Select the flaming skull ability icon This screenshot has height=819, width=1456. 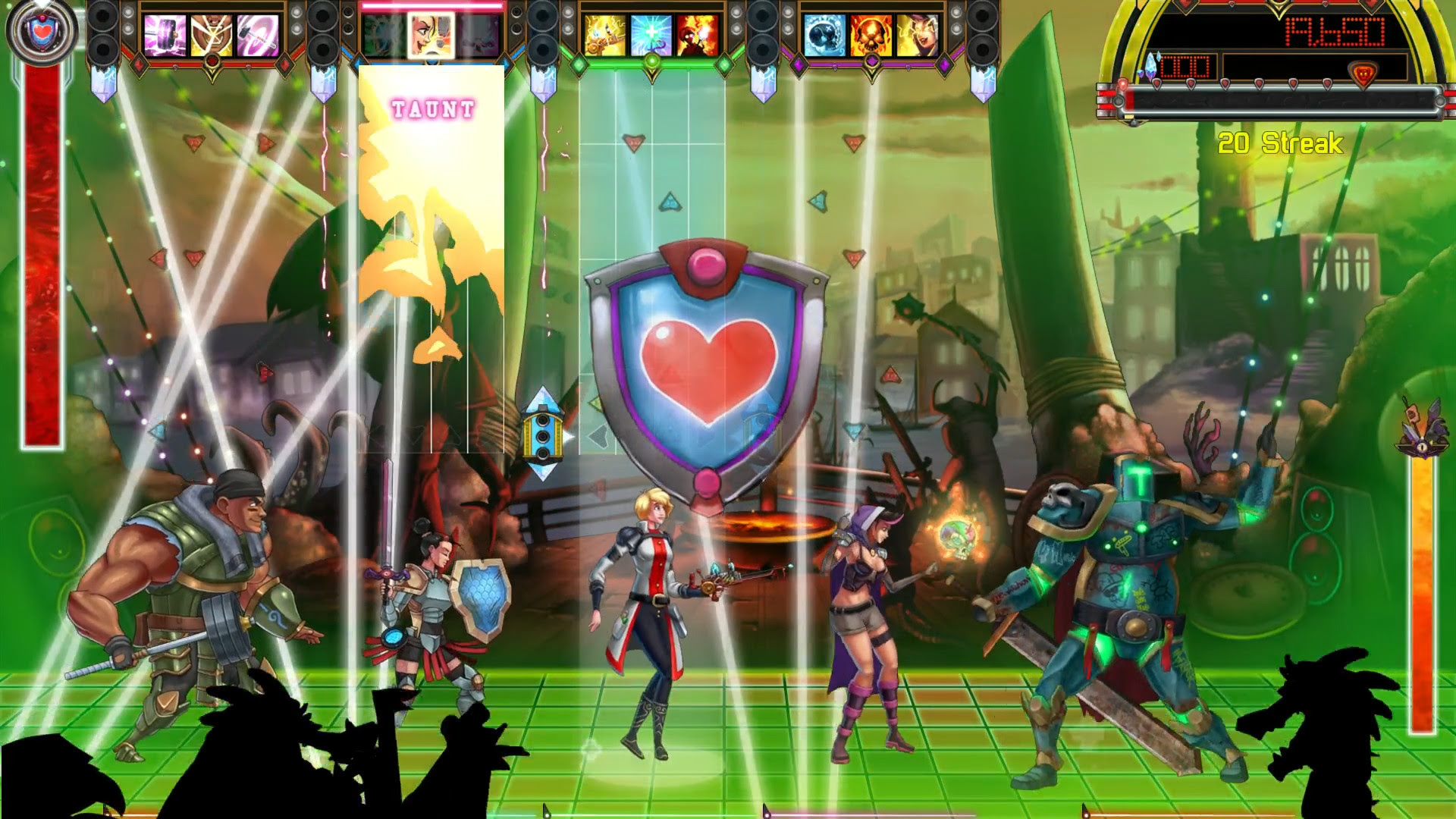coord(871,34)
